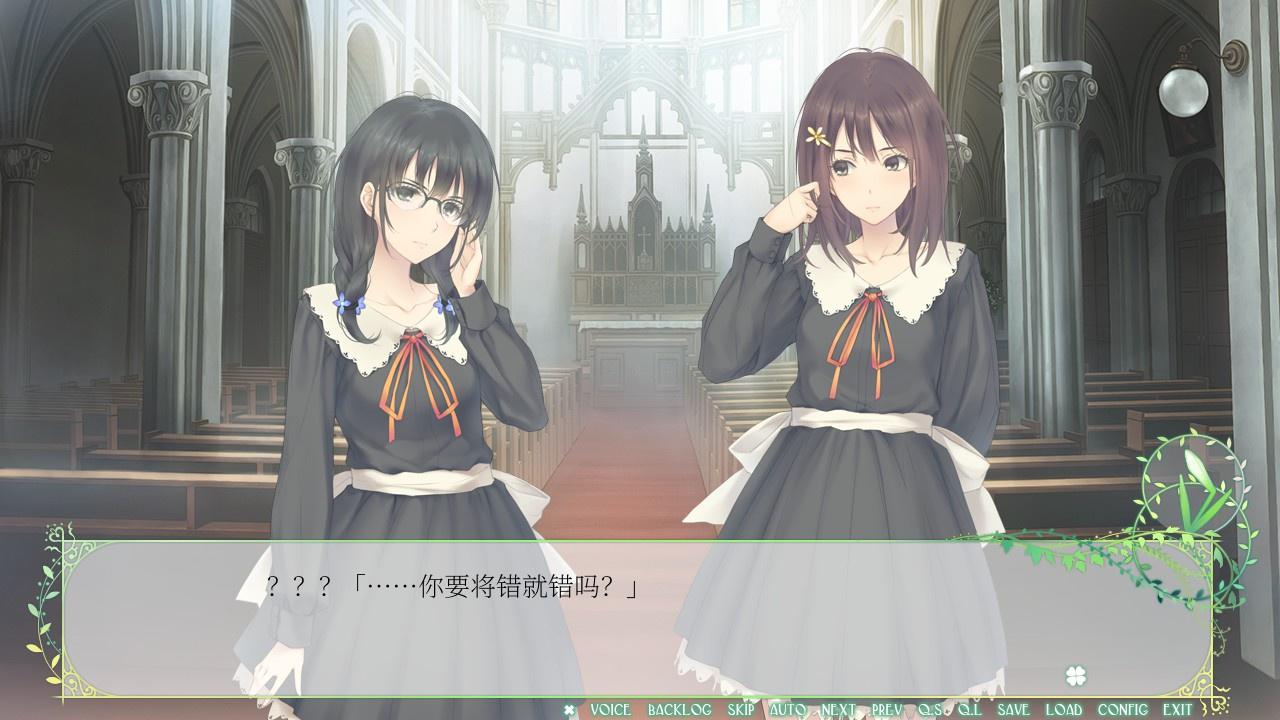Quick load with Q.L.
Viewport: 1280px width, 720px height.
(969, 710)
